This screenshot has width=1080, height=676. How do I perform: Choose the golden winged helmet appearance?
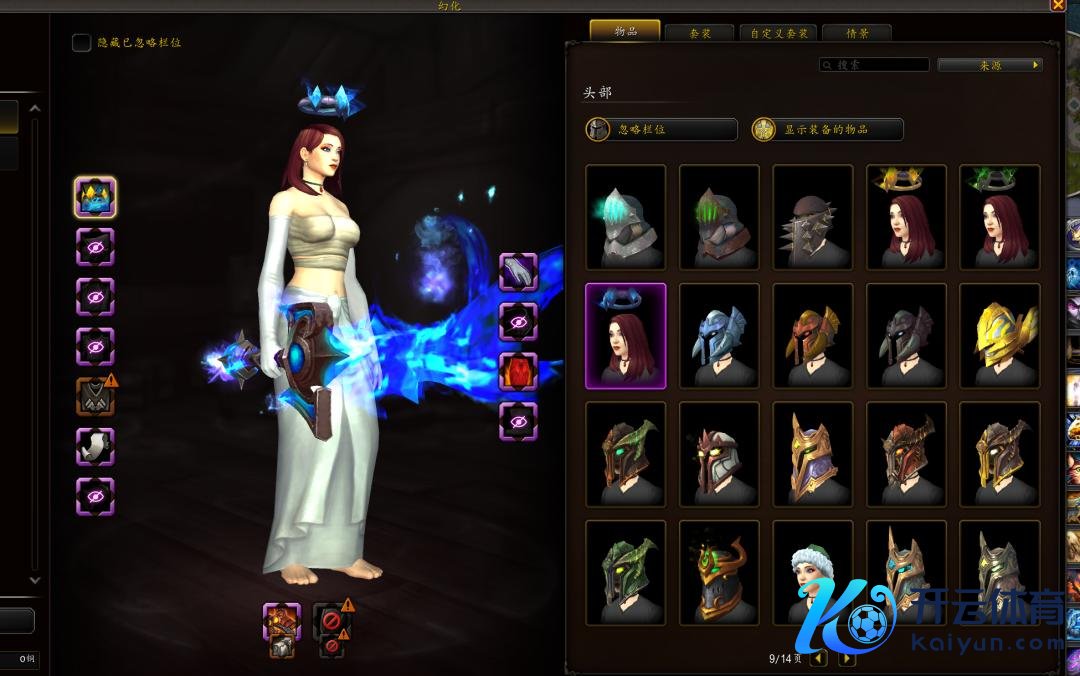point(1000,335)
